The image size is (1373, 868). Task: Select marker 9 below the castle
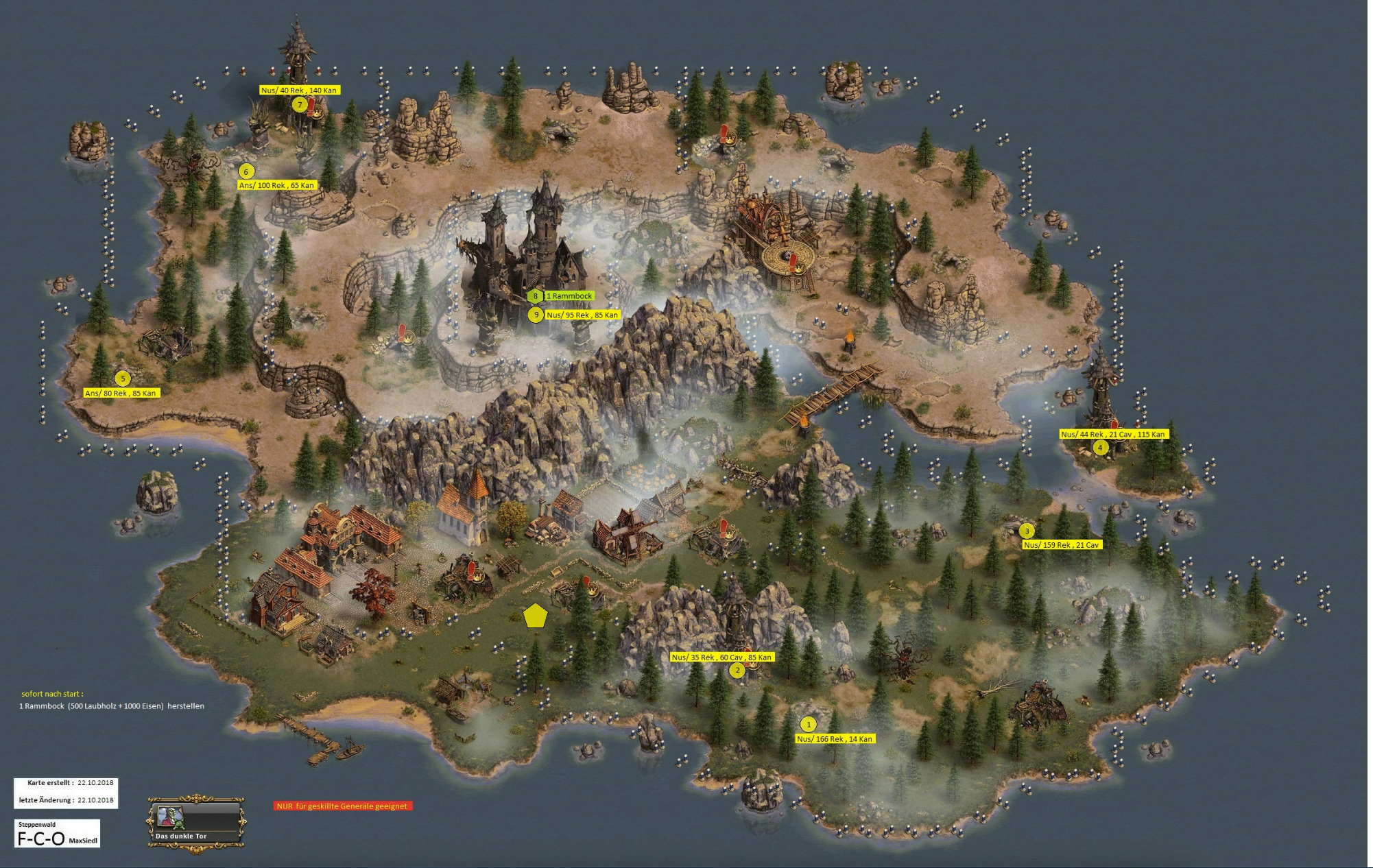536,315
